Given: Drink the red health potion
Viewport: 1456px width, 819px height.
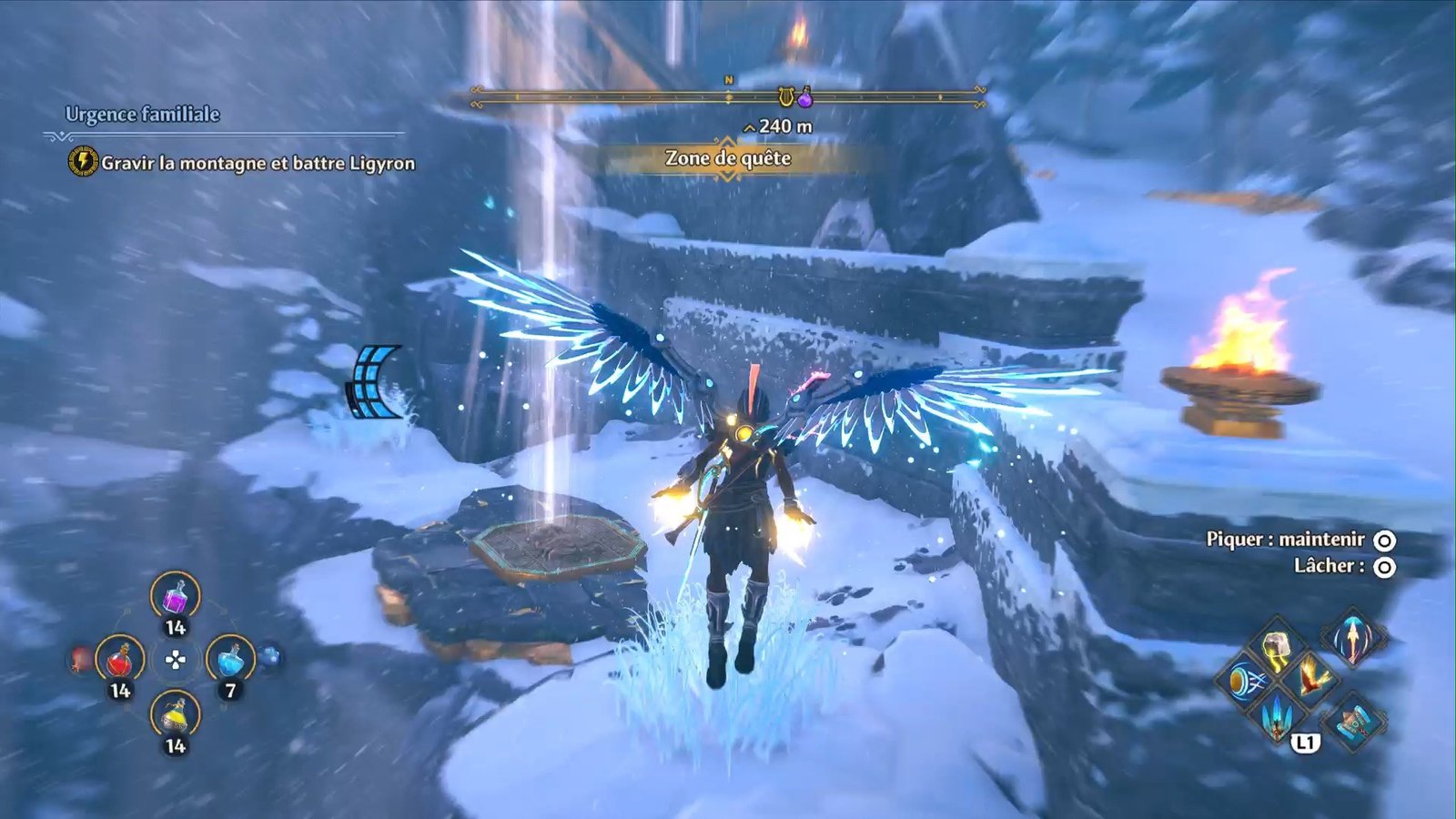Looking at the screenshot, I should (x=120, y=660).
